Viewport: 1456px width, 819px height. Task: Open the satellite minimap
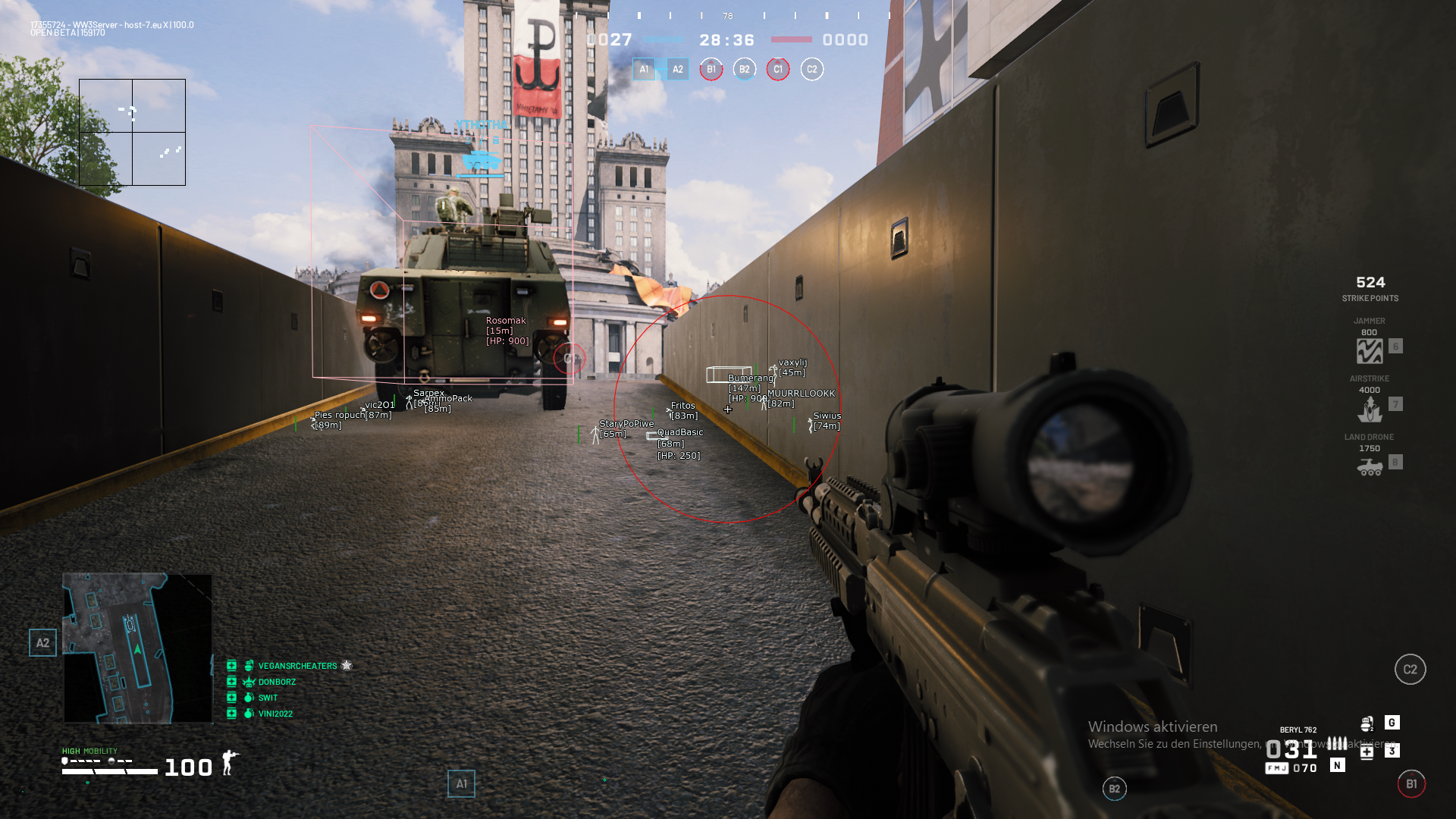pyautogui.click(x=137, y=648)
